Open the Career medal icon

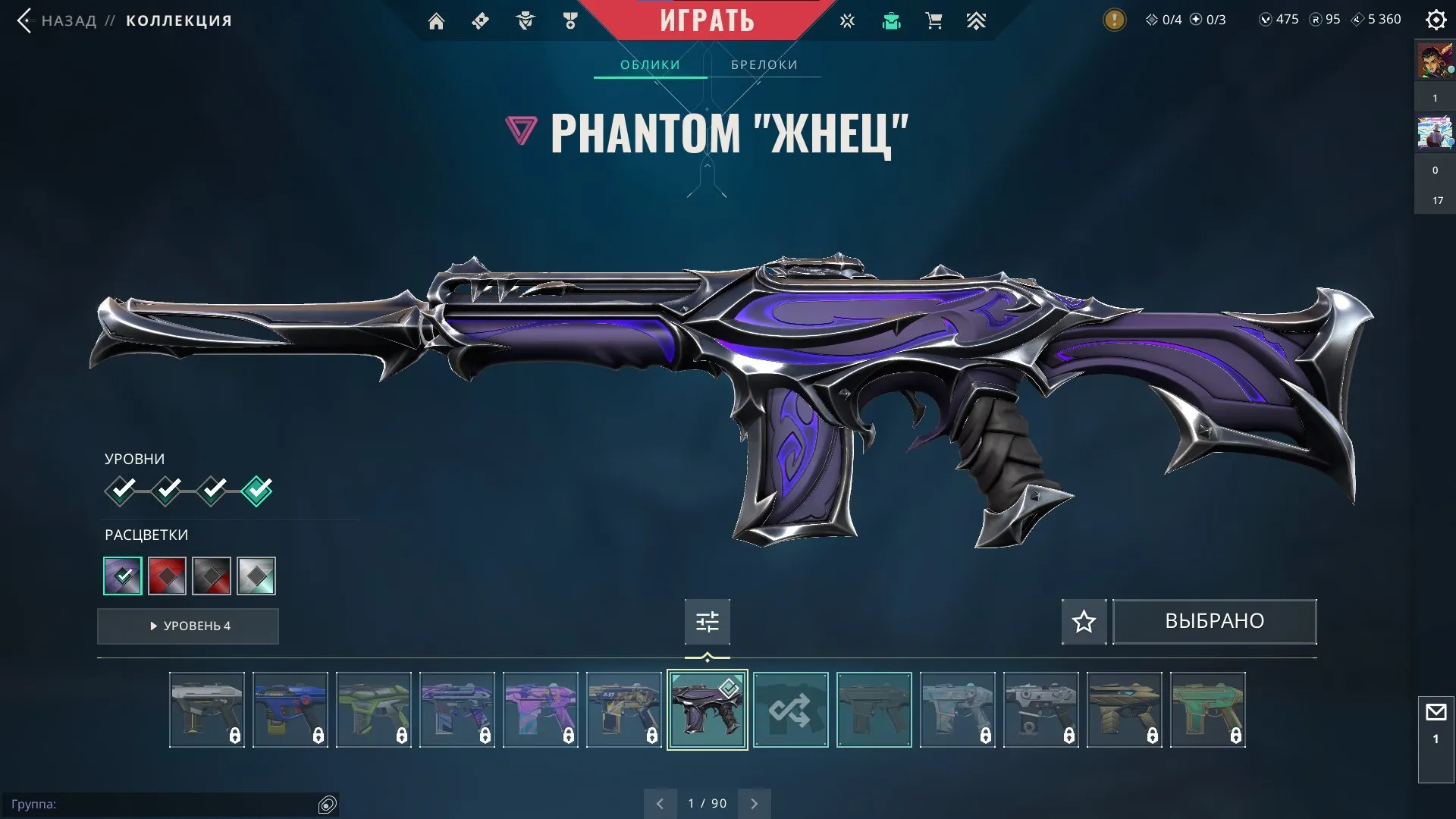coord(571,20)
